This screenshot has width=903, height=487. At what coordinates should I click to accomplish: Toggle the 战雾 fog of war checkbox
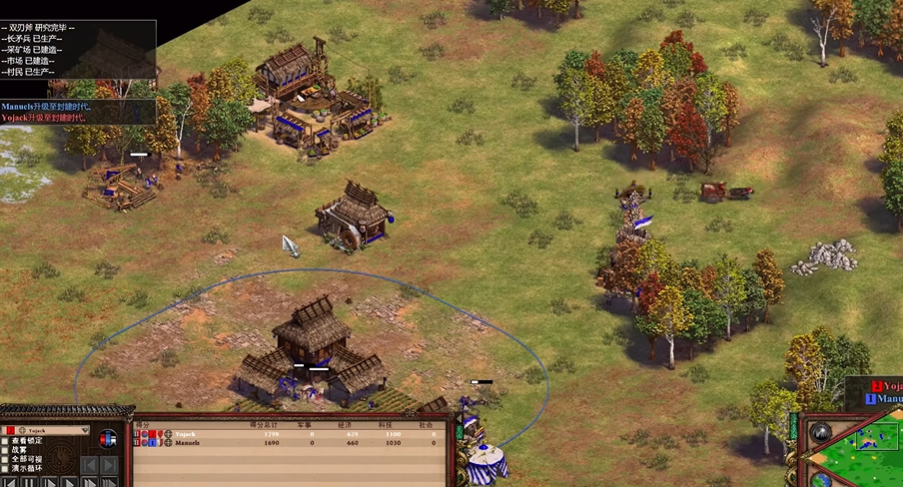[x=6, y=450]
